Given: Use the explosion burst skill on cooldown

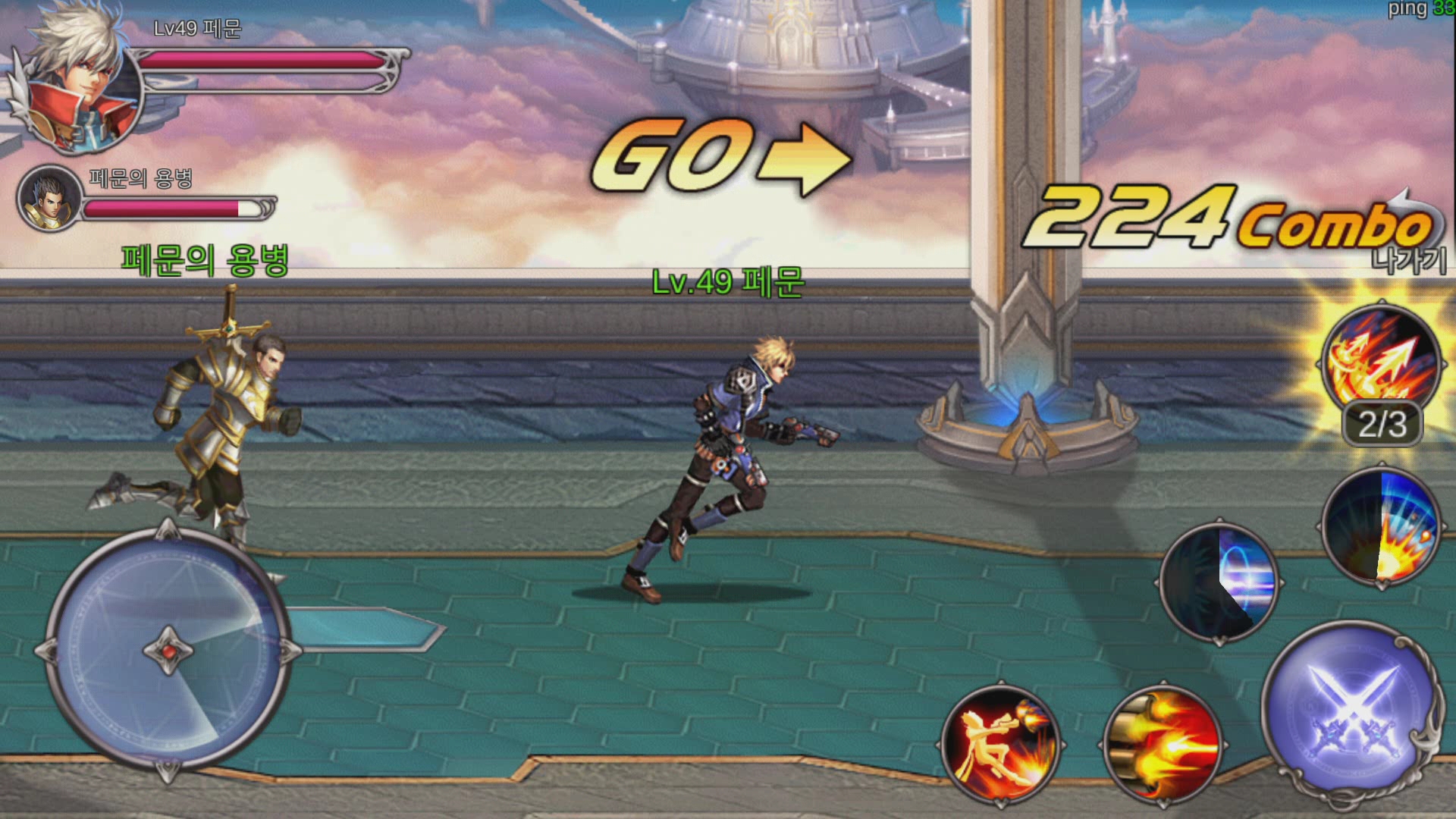Looking at the screenshot, I should [1380, 527].
